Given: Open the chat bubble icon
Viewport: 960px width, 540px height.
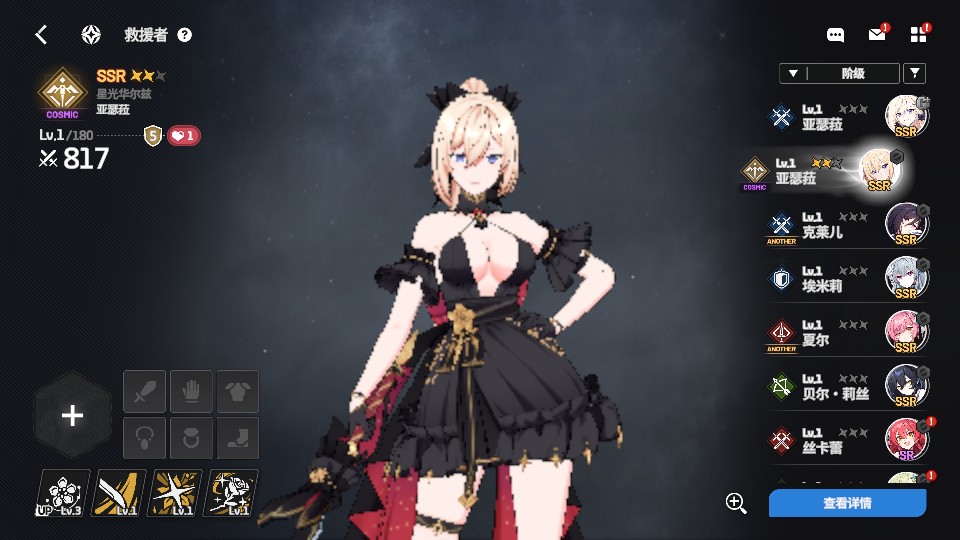Looking at the screenshot, I should coord(836,35).
